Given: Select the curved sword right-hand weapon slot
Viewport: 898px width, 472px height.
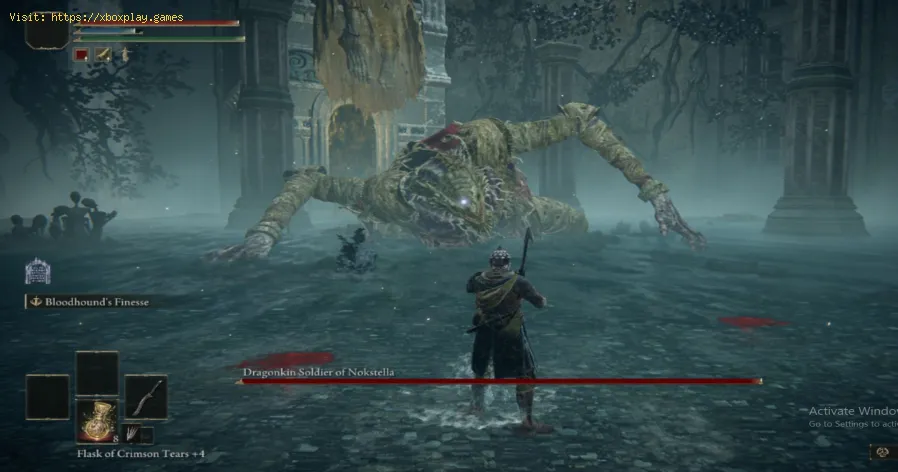Looking at the screenshot, I should pos(145,396).
